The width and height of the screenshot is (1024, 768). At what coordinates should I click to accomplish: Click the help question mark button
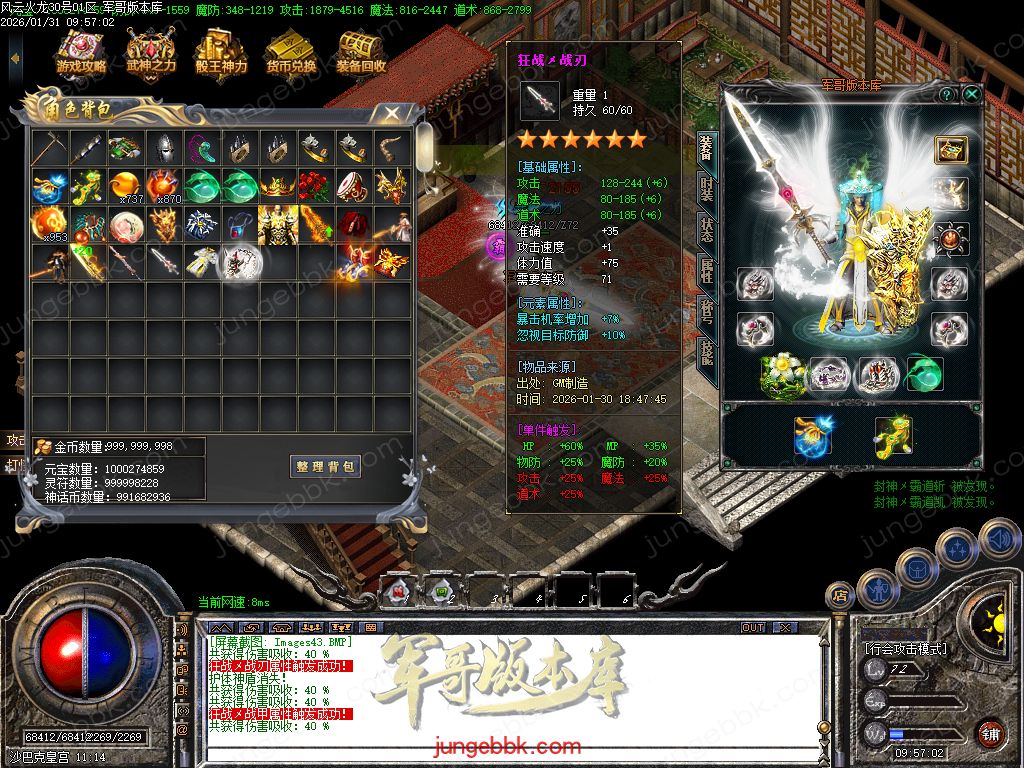tap(946, 94)
